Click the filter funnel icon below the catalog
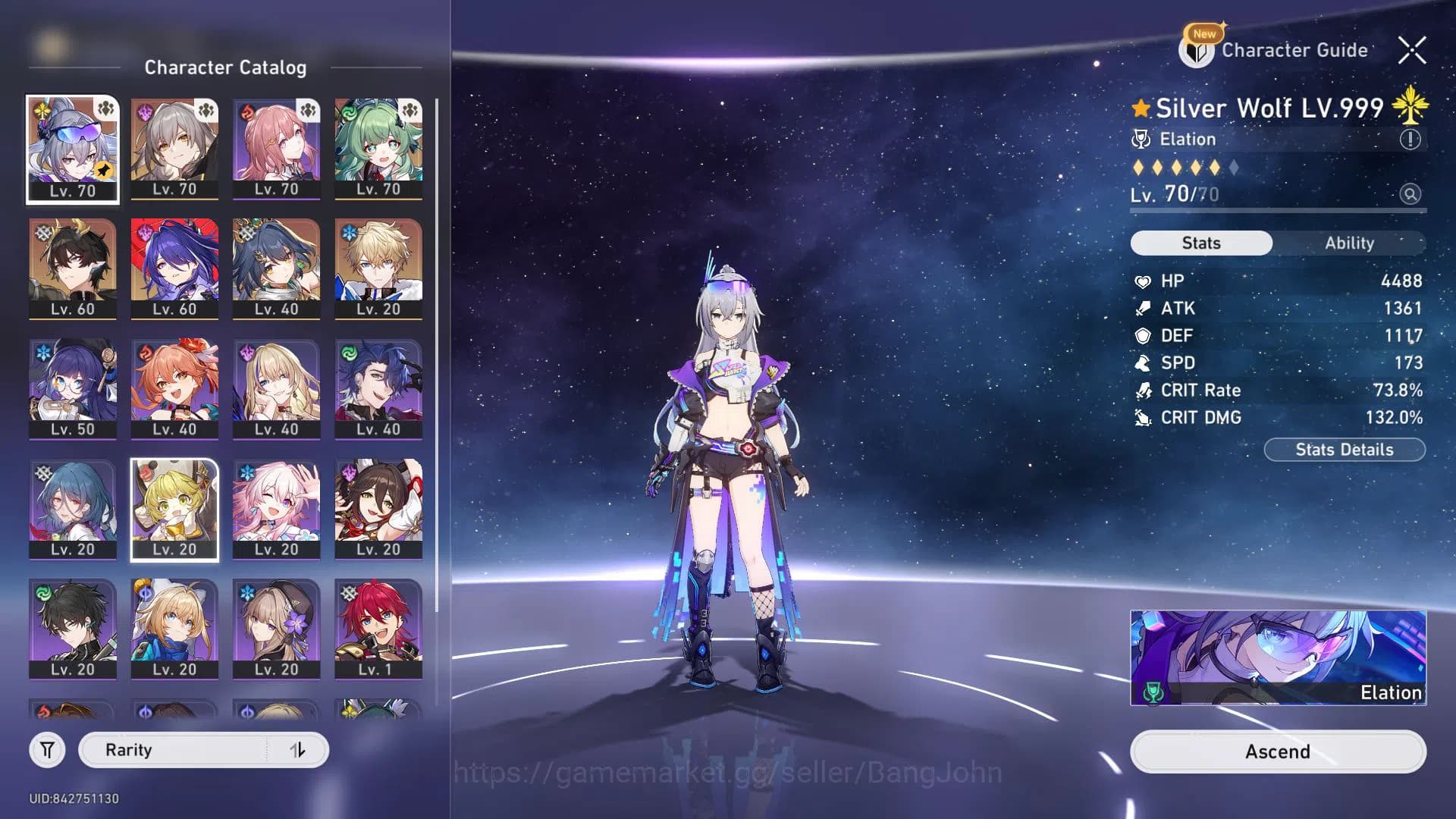The image size is (1456, 819). (47, 749)
